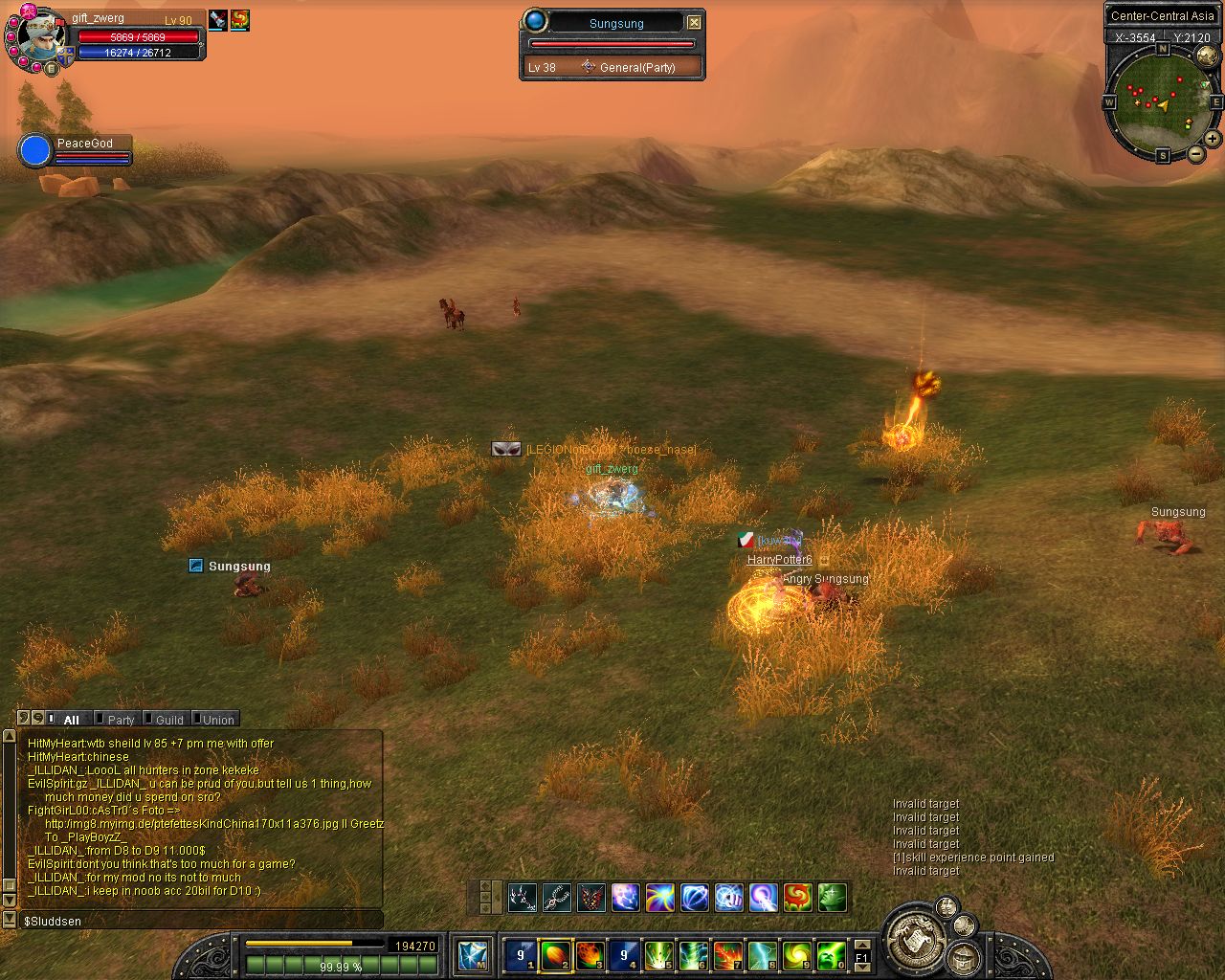This screenshot has height=980, width=1225.
Task: Activate the green swirl skill in slot 9
Action: [797, 954]
